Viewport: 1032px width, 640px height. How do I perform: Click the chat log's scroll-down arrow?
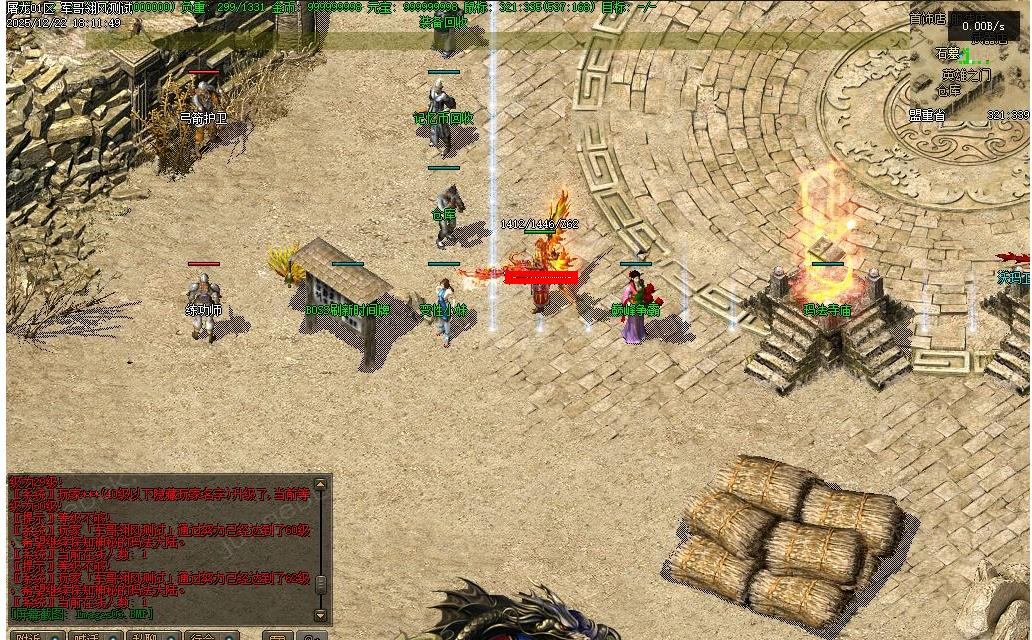coord(320,615)
